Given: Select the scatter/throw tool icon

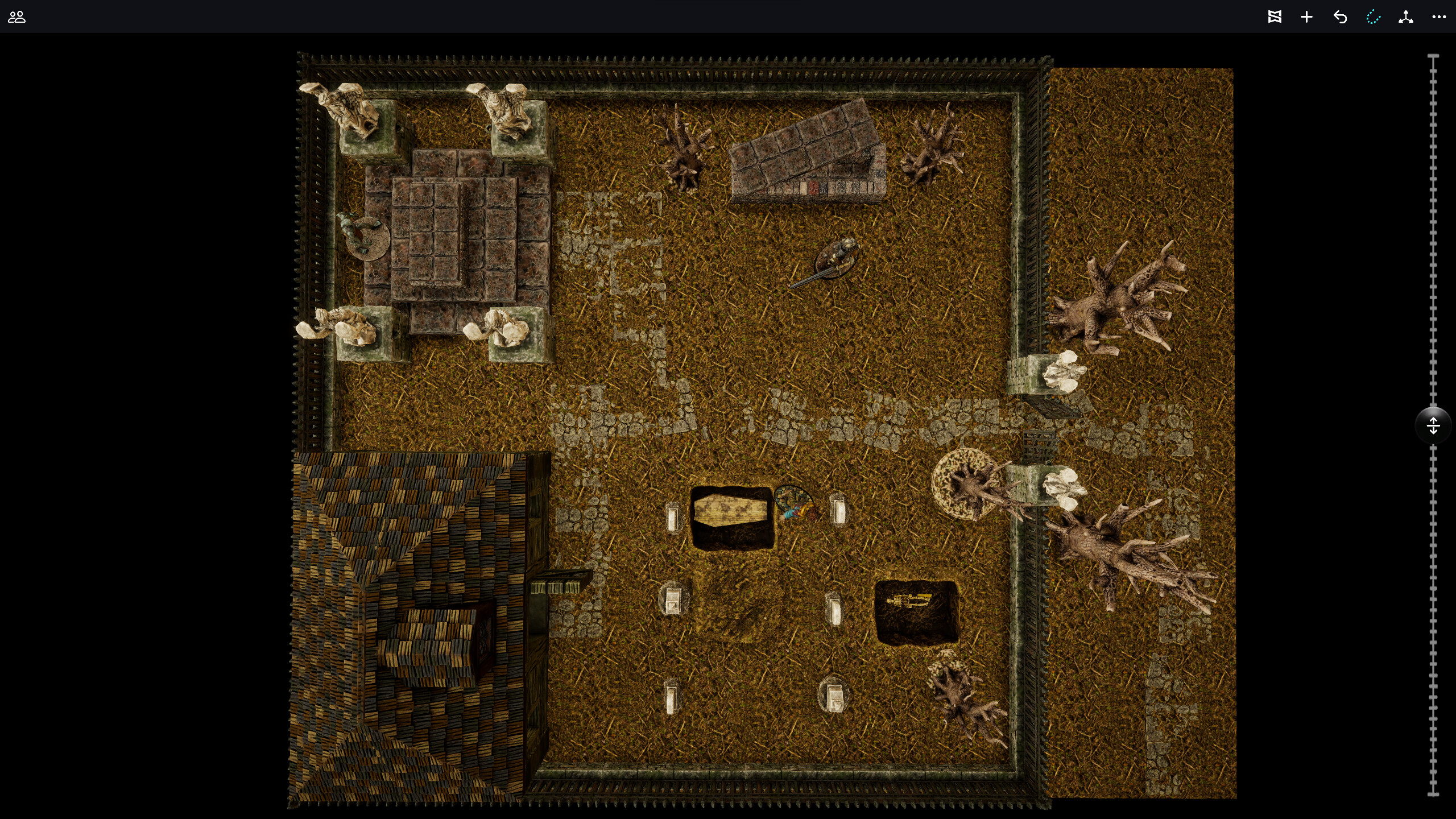Looking at the screenshot, I should tap(1406, 17).
